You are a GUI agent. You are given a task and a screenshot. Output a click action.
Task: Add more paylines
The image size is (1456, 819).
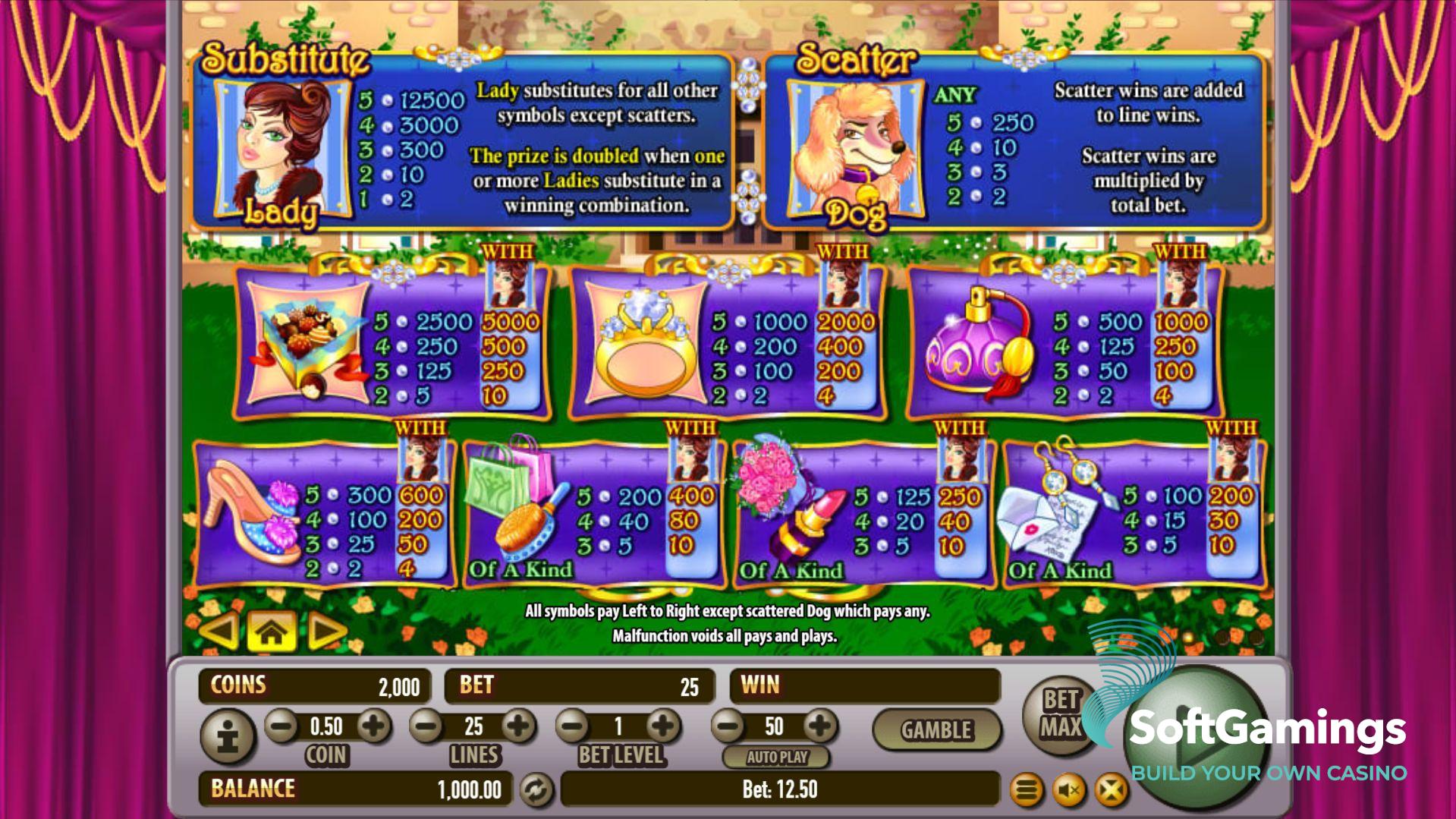point(519,726)
